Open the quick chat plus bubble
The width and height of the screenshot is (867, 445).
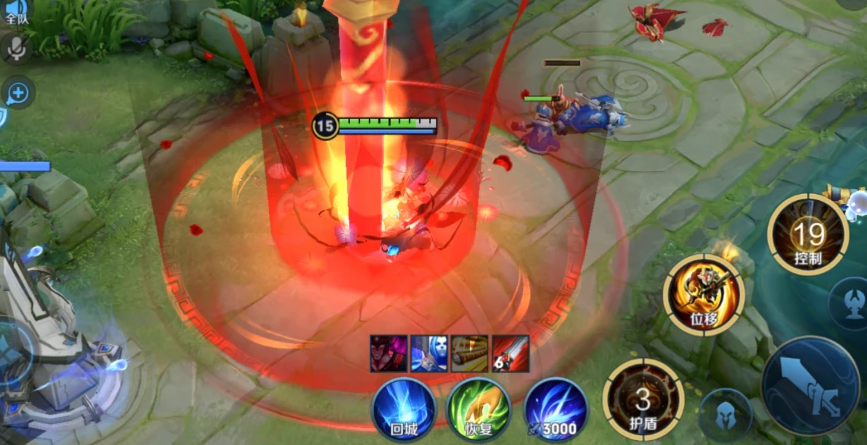click(x=17, y=94)
